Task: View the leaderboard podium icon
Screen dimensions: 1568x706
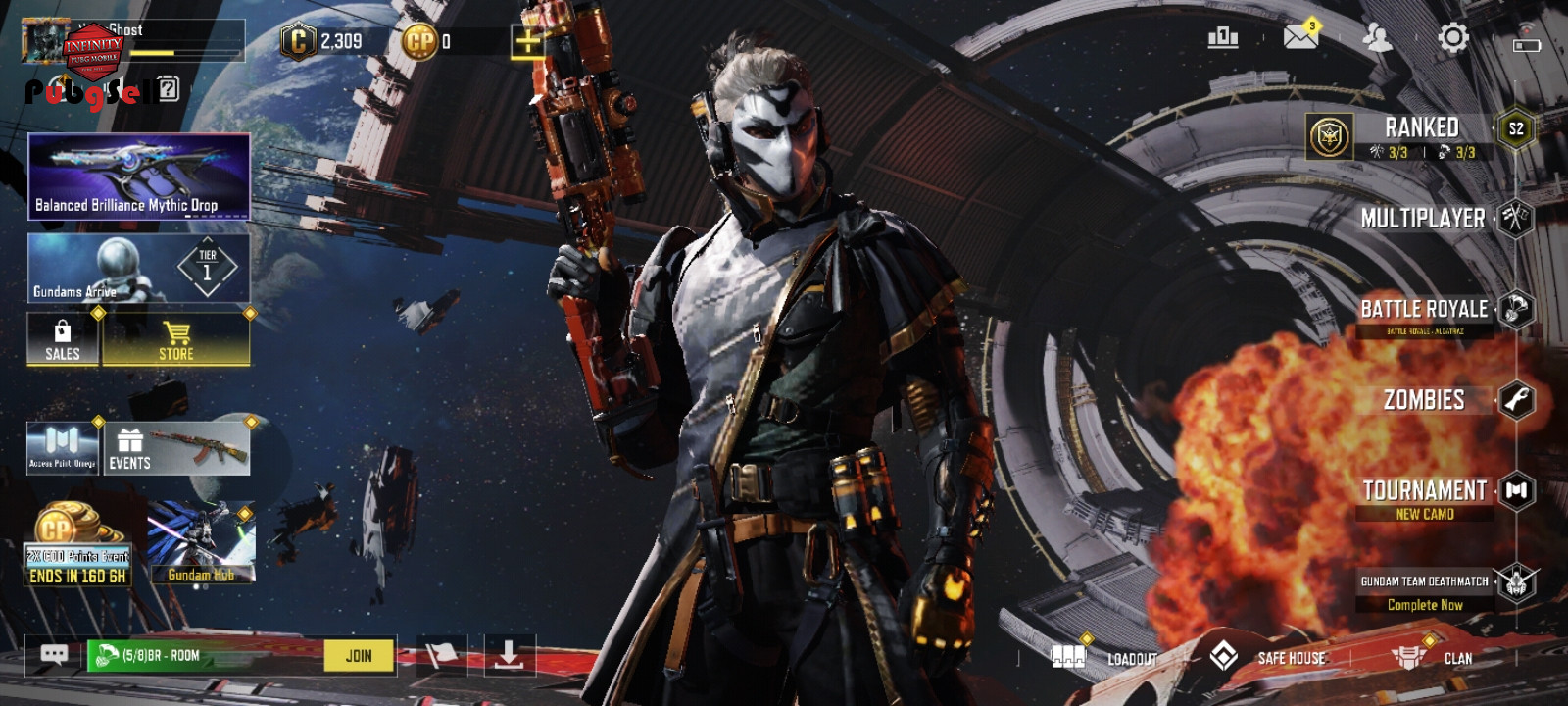Action: (x=1223, y=38)
